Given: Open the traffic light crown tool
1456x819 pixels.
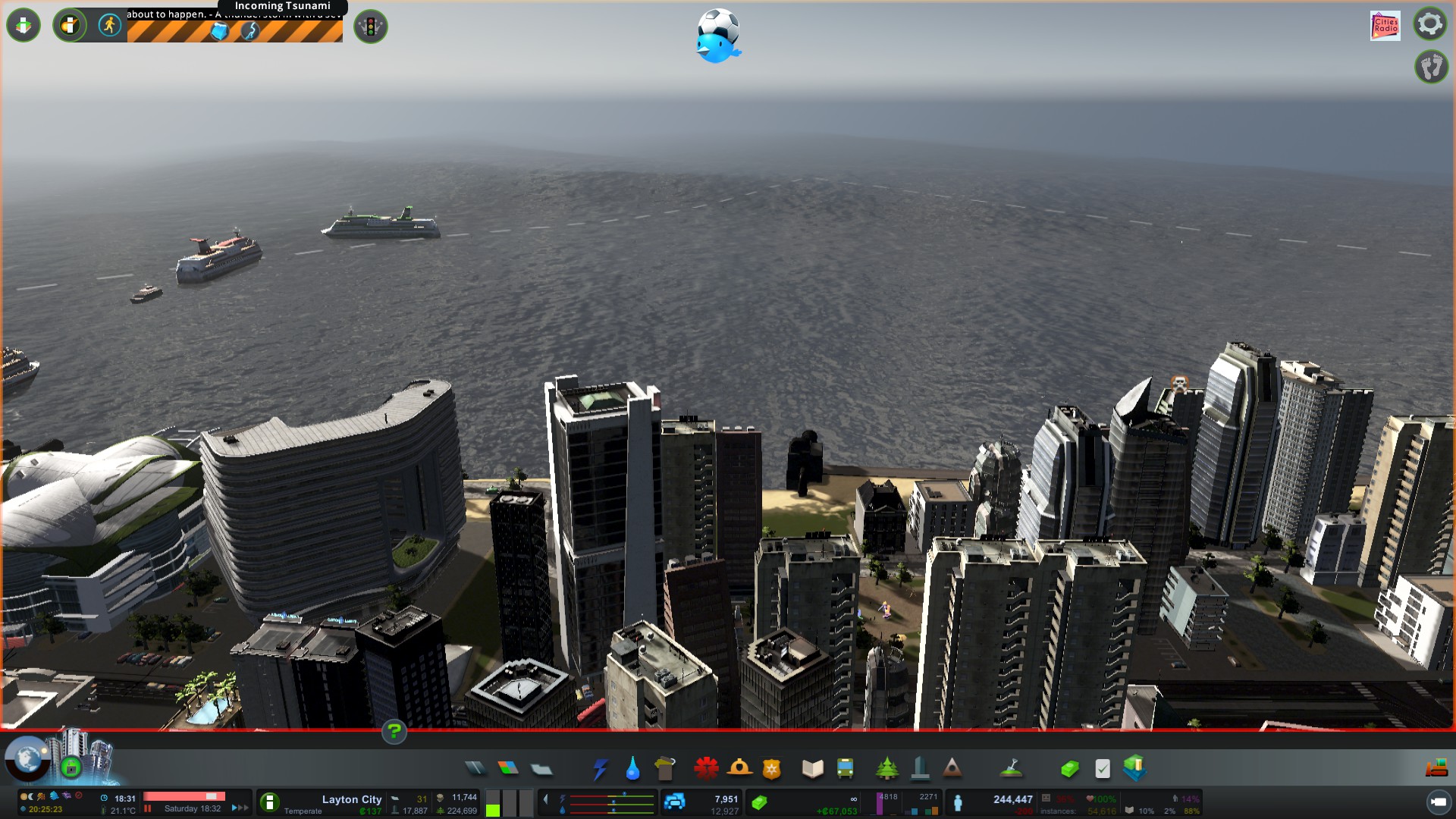Looking at the screenshot, I should pyautogui.click(x=371, y=27).
